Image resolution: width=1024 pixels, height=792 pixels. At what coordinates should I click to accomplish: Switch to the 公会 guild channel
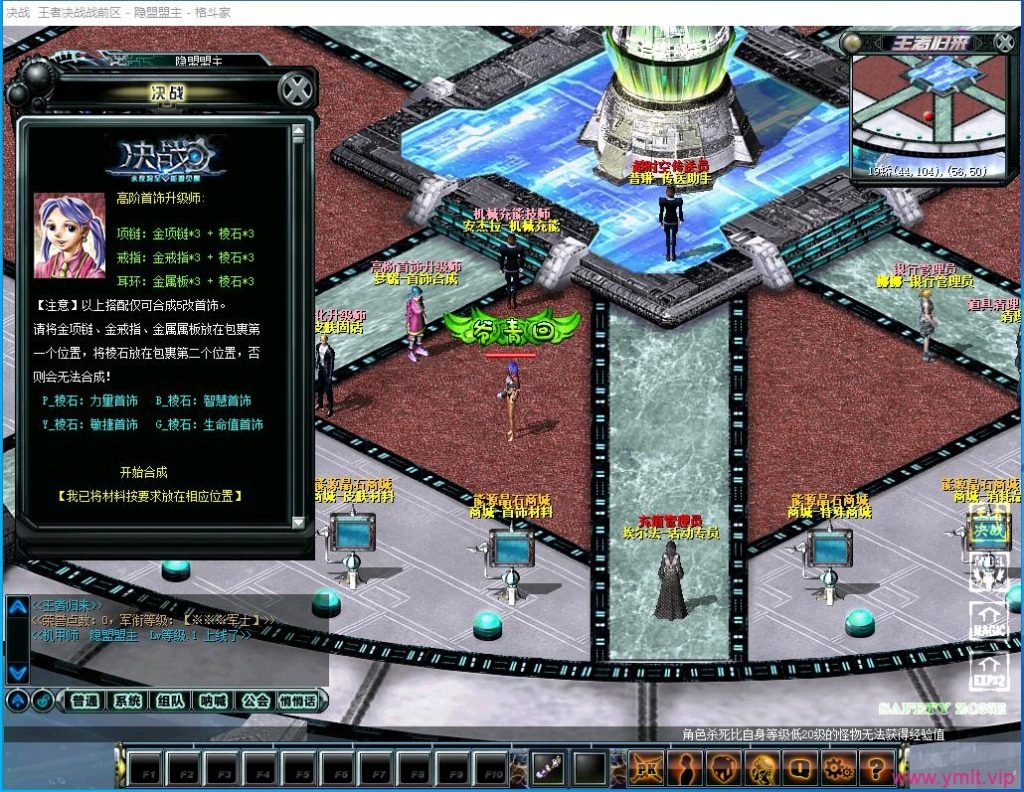(x=255, y=702)
